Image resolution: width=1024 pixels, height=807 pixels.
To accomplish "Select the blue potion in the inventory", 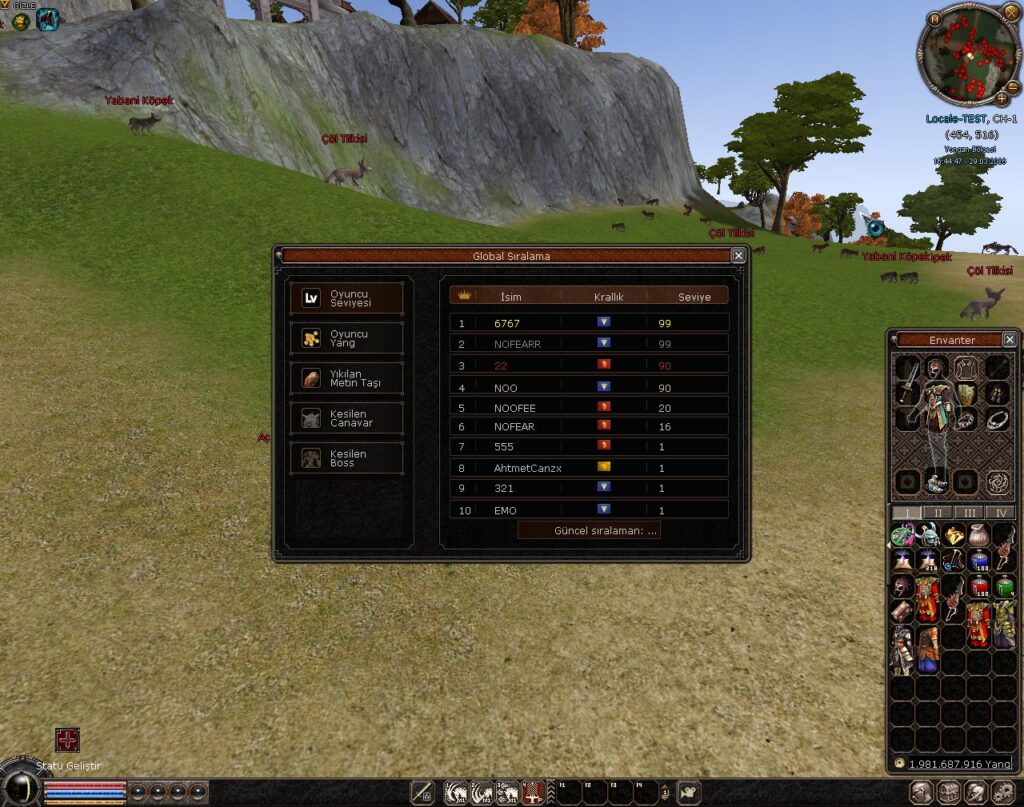I will coord(979,561).
